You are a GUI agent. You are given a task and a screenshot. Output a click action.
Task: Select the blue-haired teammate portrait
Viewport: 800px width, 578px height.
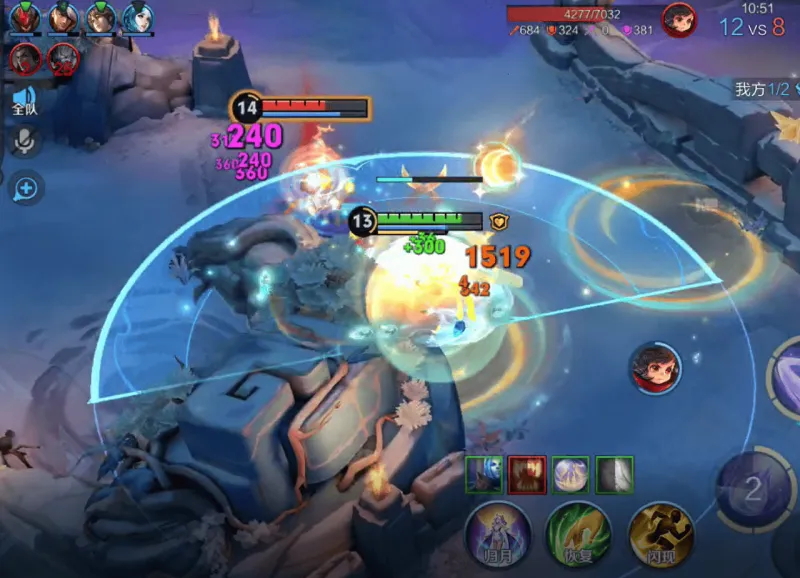137,18
